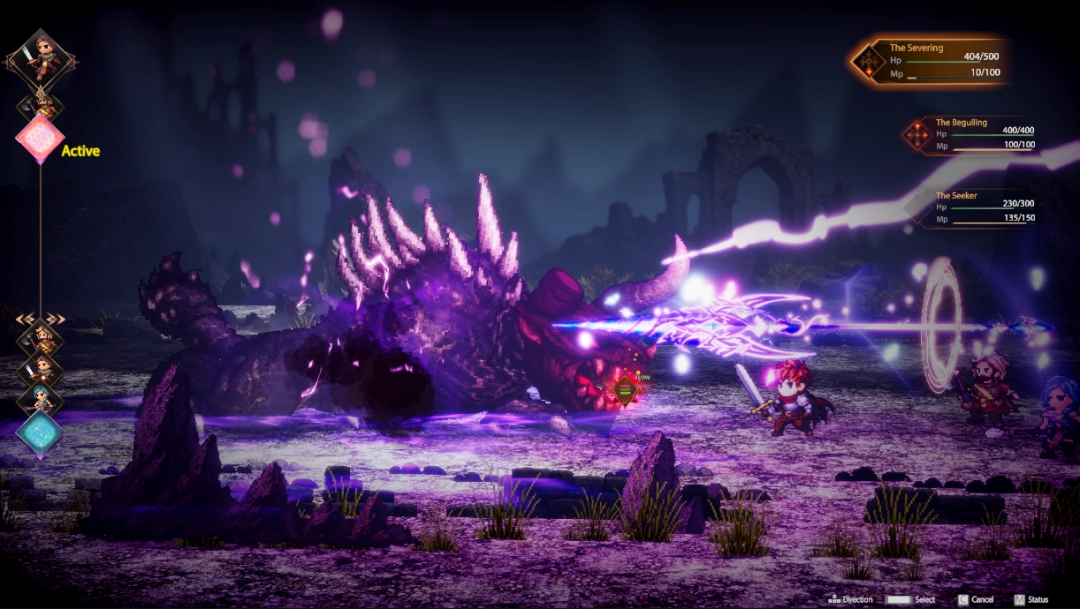The image size is (1080, 609).
Task: Click the blue-haired character turn portrait
Action: coord(40,399)
